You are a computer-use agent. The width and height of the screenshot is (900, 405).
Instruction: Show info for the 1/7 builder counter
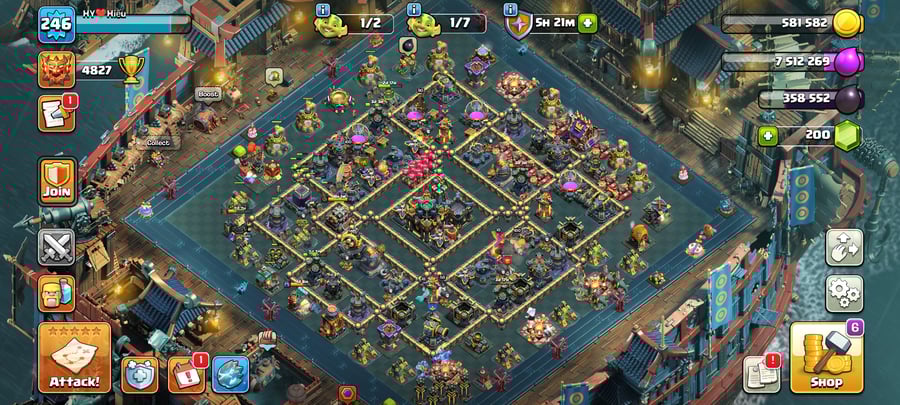[x=414, y=10]
